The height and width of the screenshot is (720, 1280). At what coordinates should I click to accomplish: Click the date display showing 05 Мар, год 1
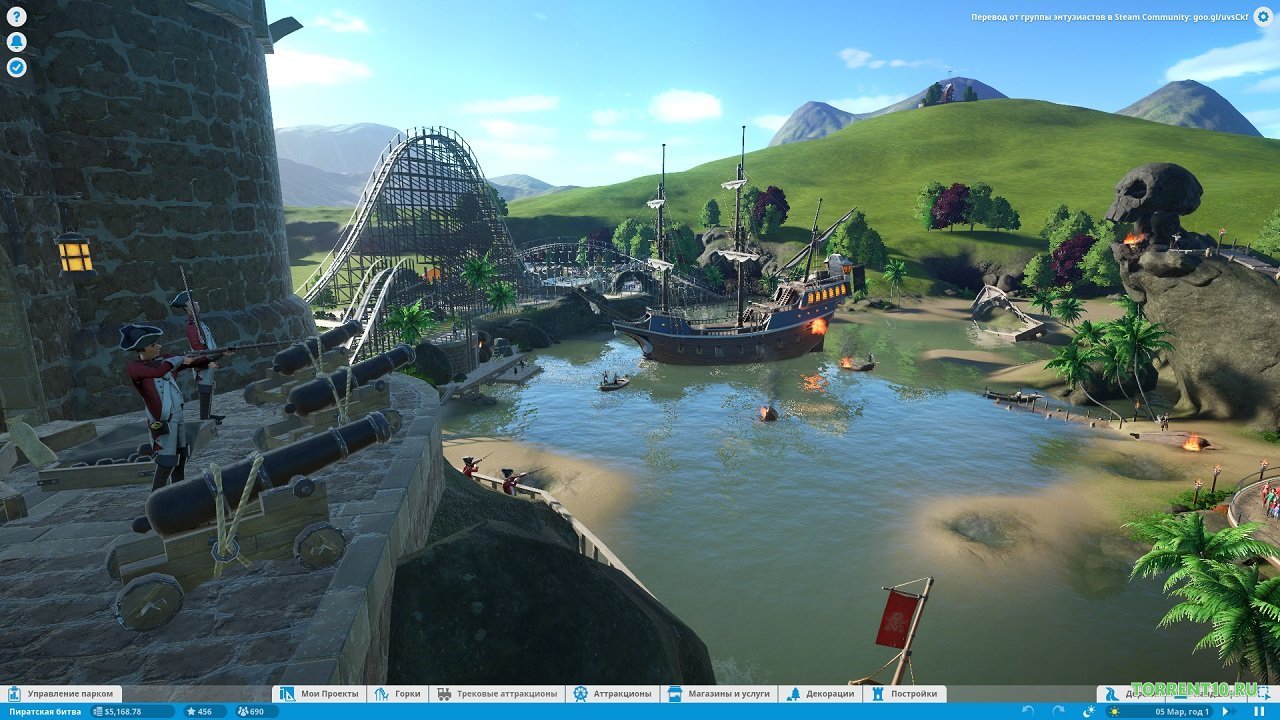(x=1182, y=711)
